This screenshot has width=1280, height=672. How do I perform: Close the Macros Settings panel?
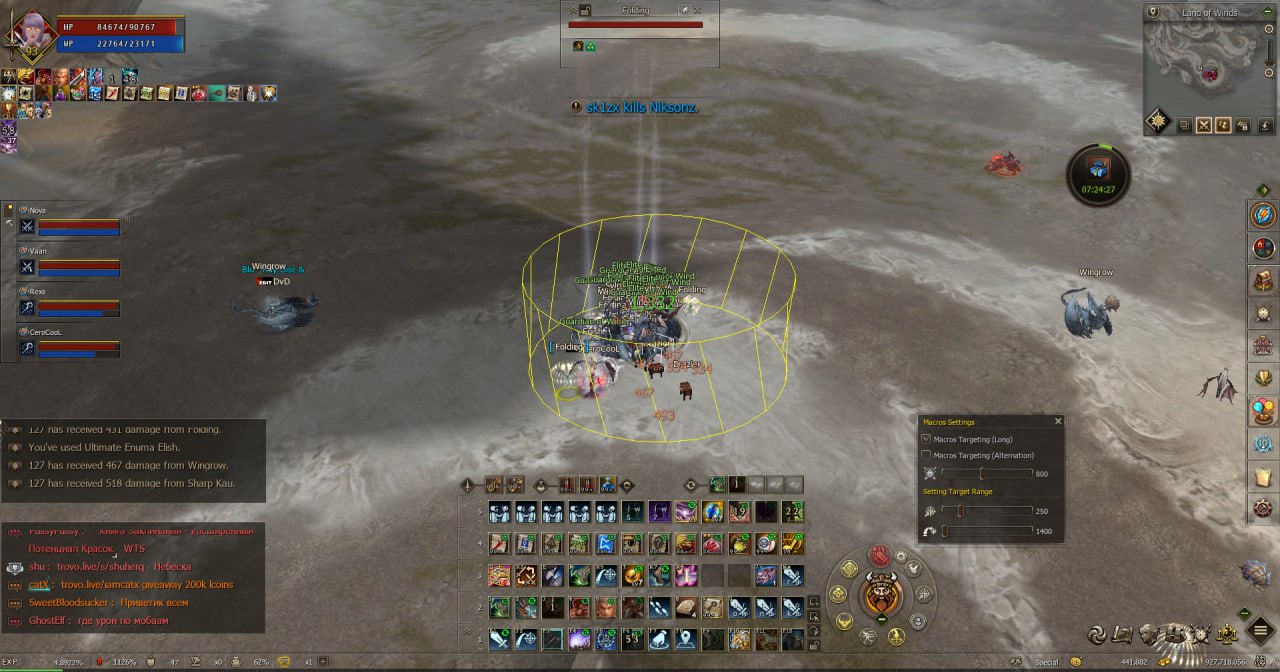(1058, 422)
